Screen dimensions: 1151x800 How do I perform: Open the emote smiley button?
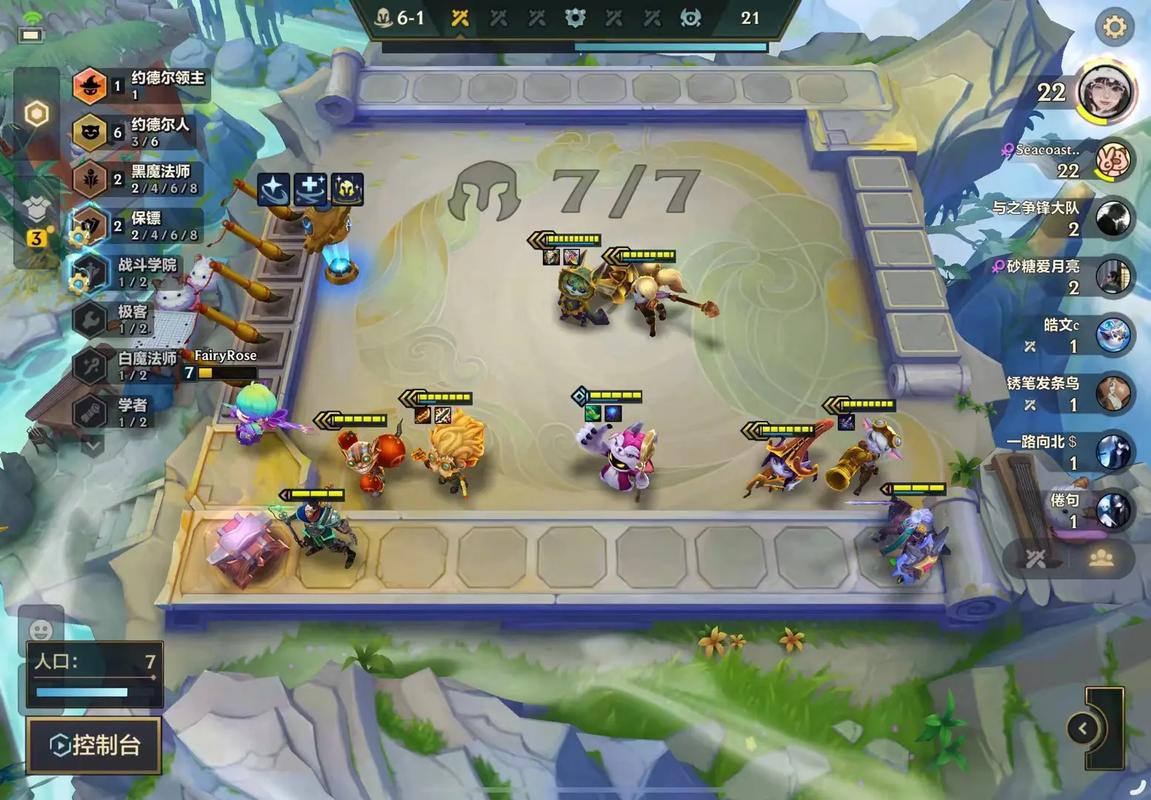(41, 630)
